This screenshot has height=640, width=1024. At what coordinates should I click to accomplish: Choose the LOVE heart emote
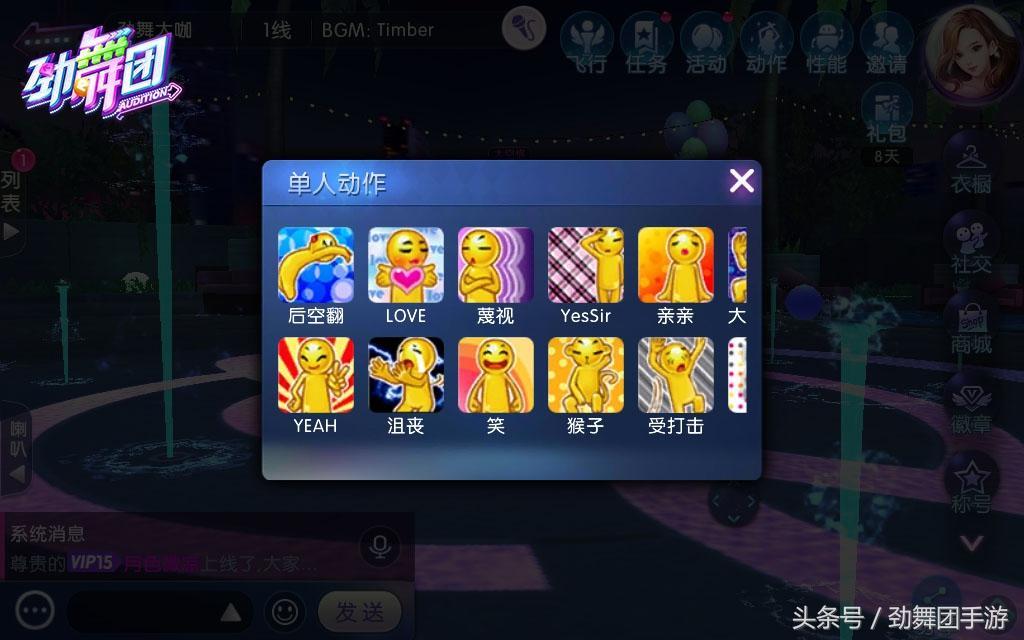pyautogui.click(x=405, y=265)
